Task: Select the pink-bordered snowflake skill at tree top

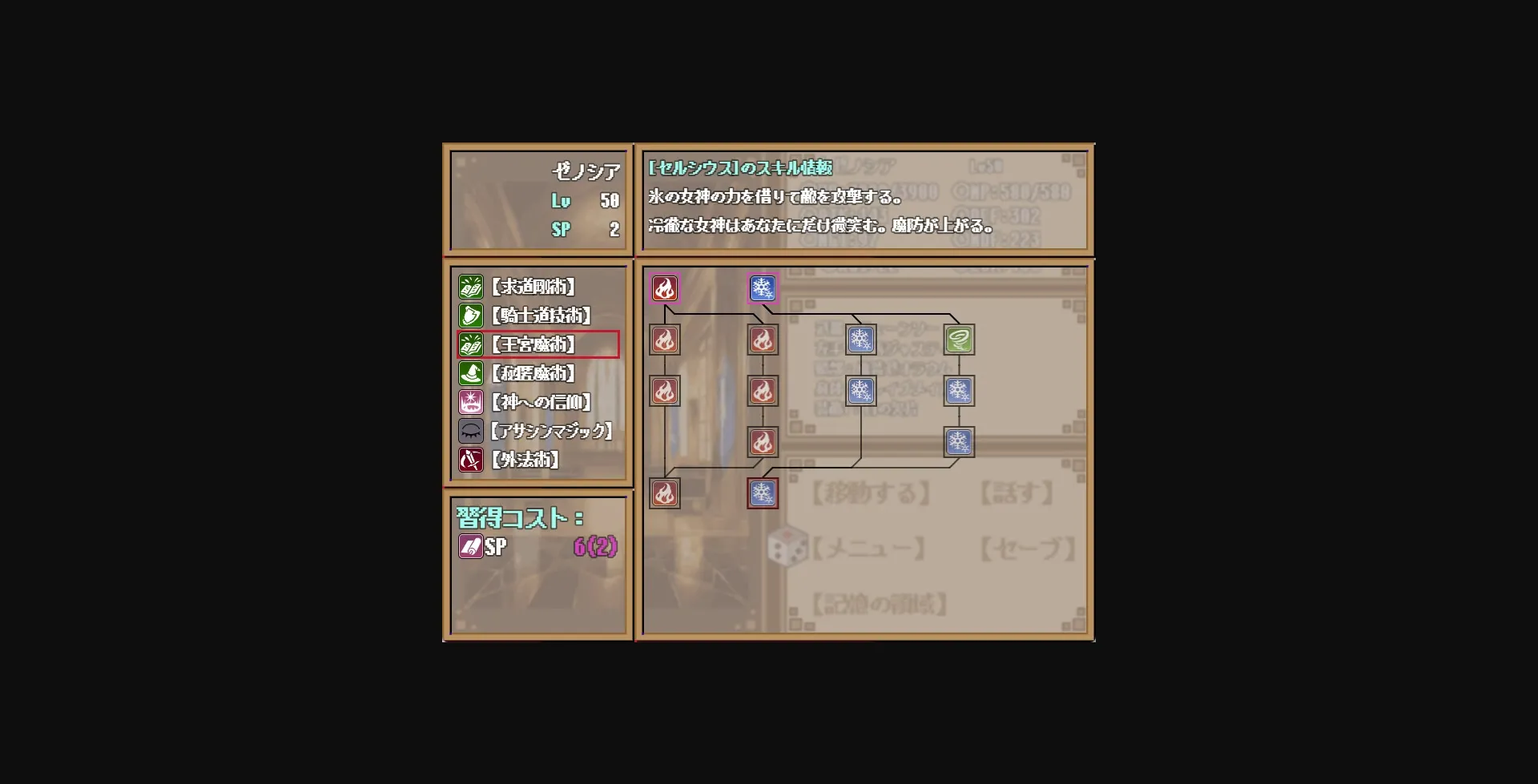Action: pos(762,288)
